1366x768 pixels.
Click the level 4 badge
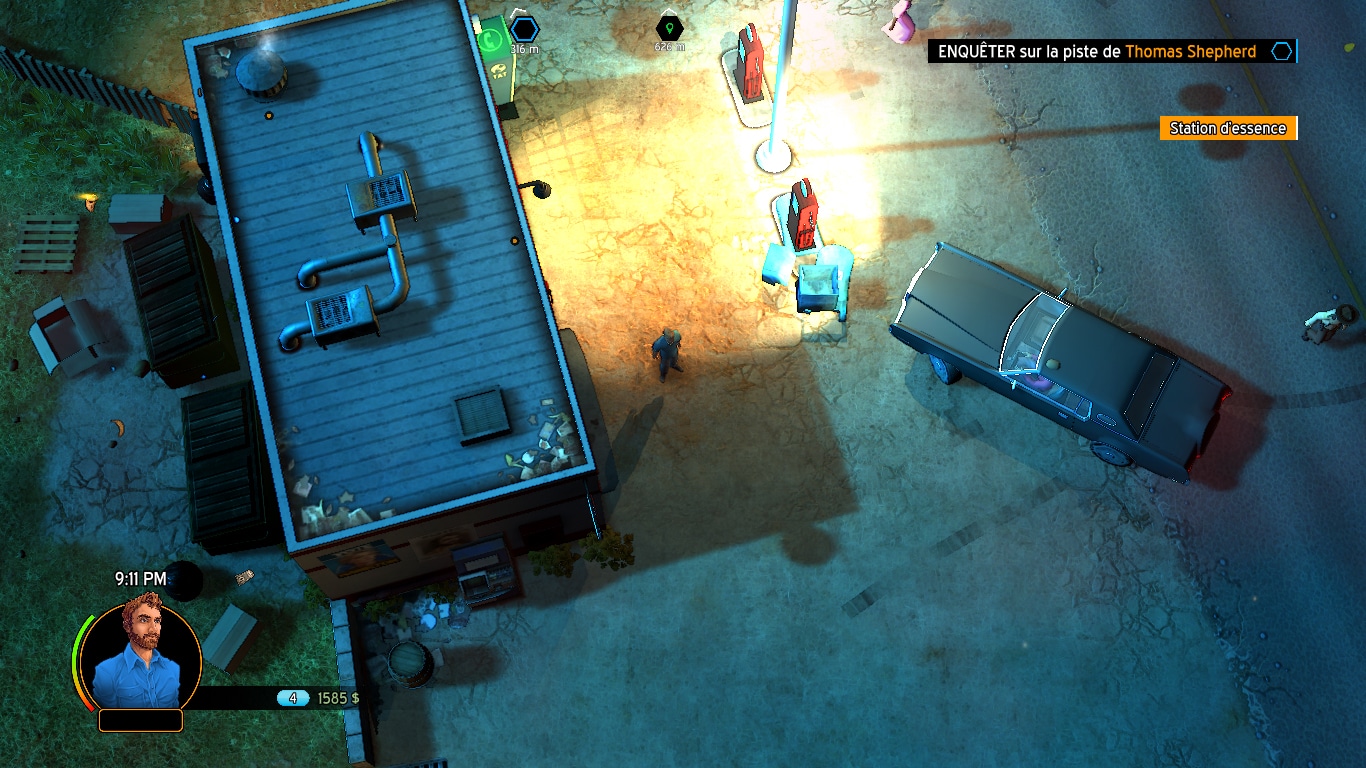293,698
